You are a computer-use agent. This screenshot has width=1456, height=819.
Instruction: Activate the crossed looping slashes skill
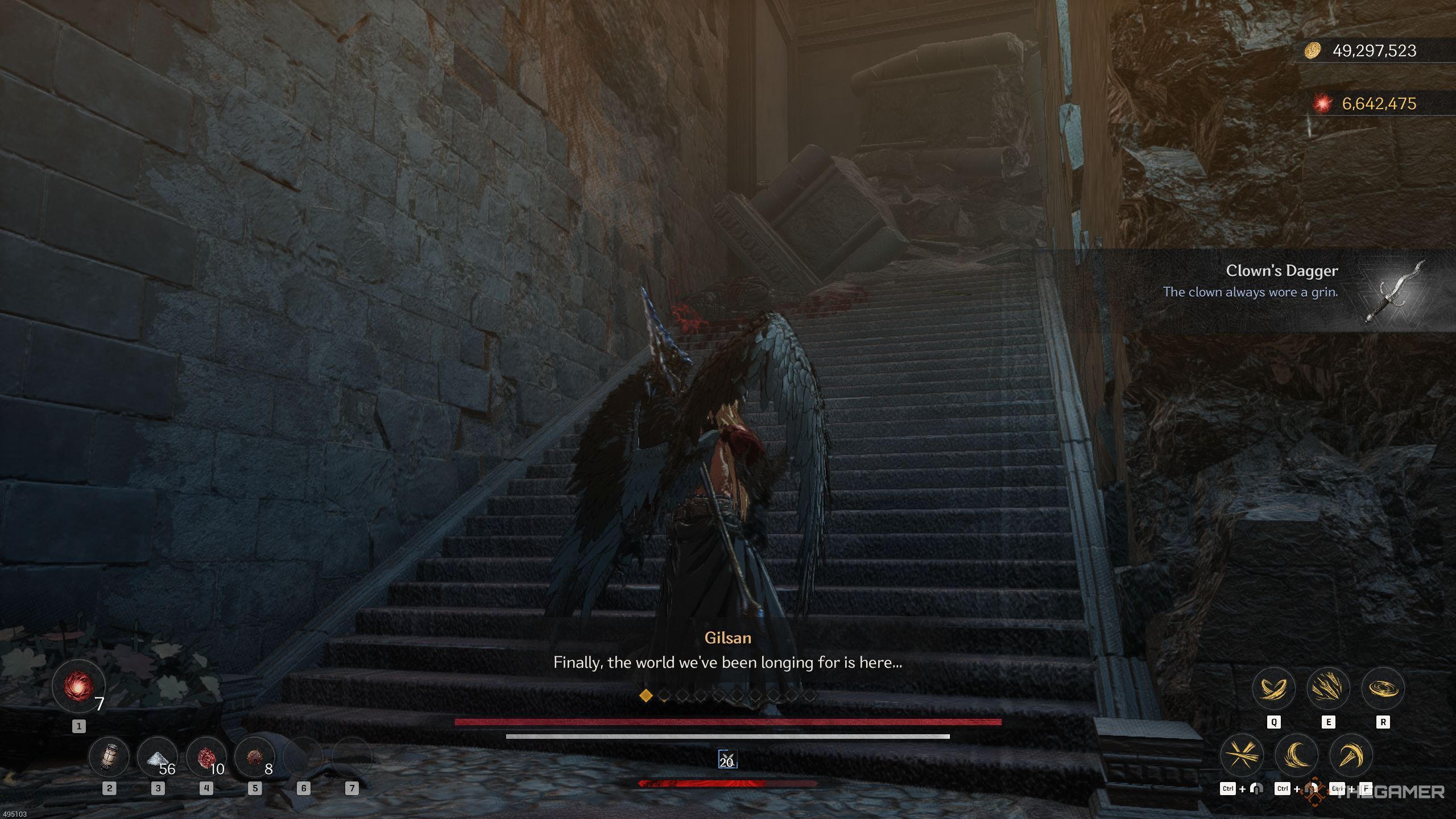[x=1273, y=689]
